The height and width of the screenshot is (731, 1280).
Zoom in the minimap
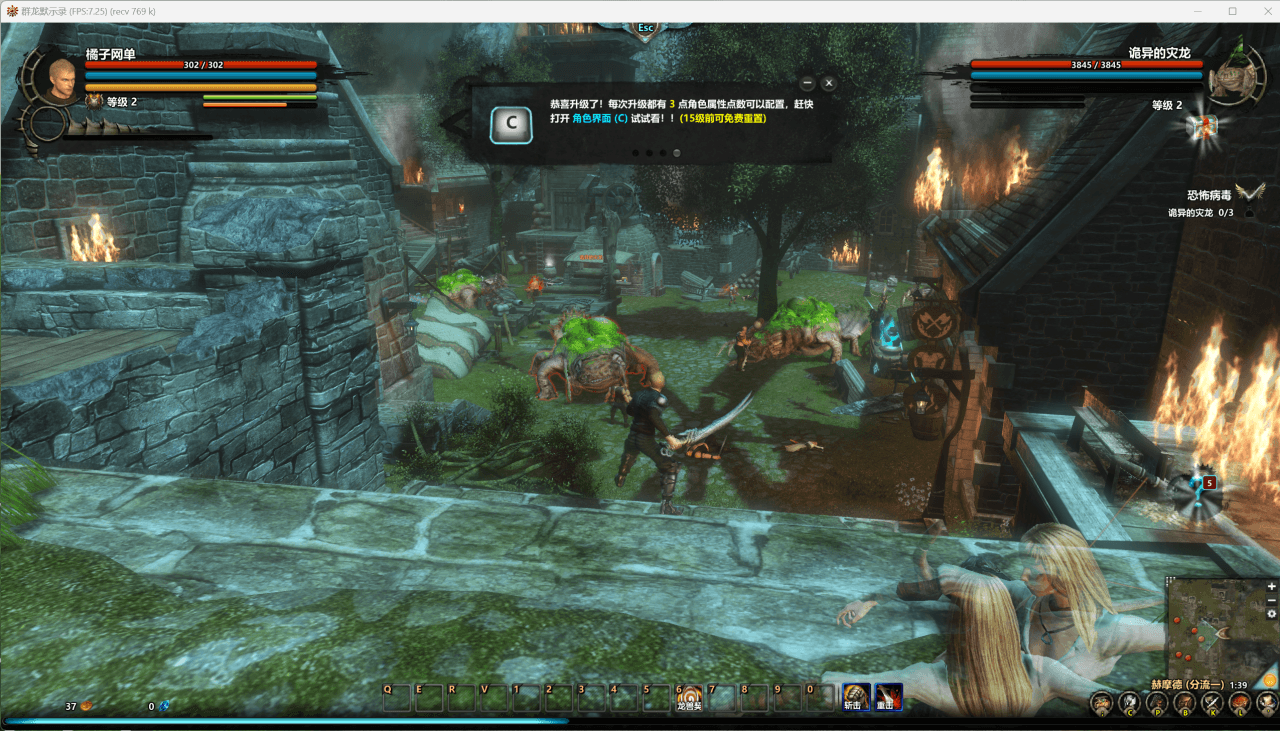point(1272,586)
